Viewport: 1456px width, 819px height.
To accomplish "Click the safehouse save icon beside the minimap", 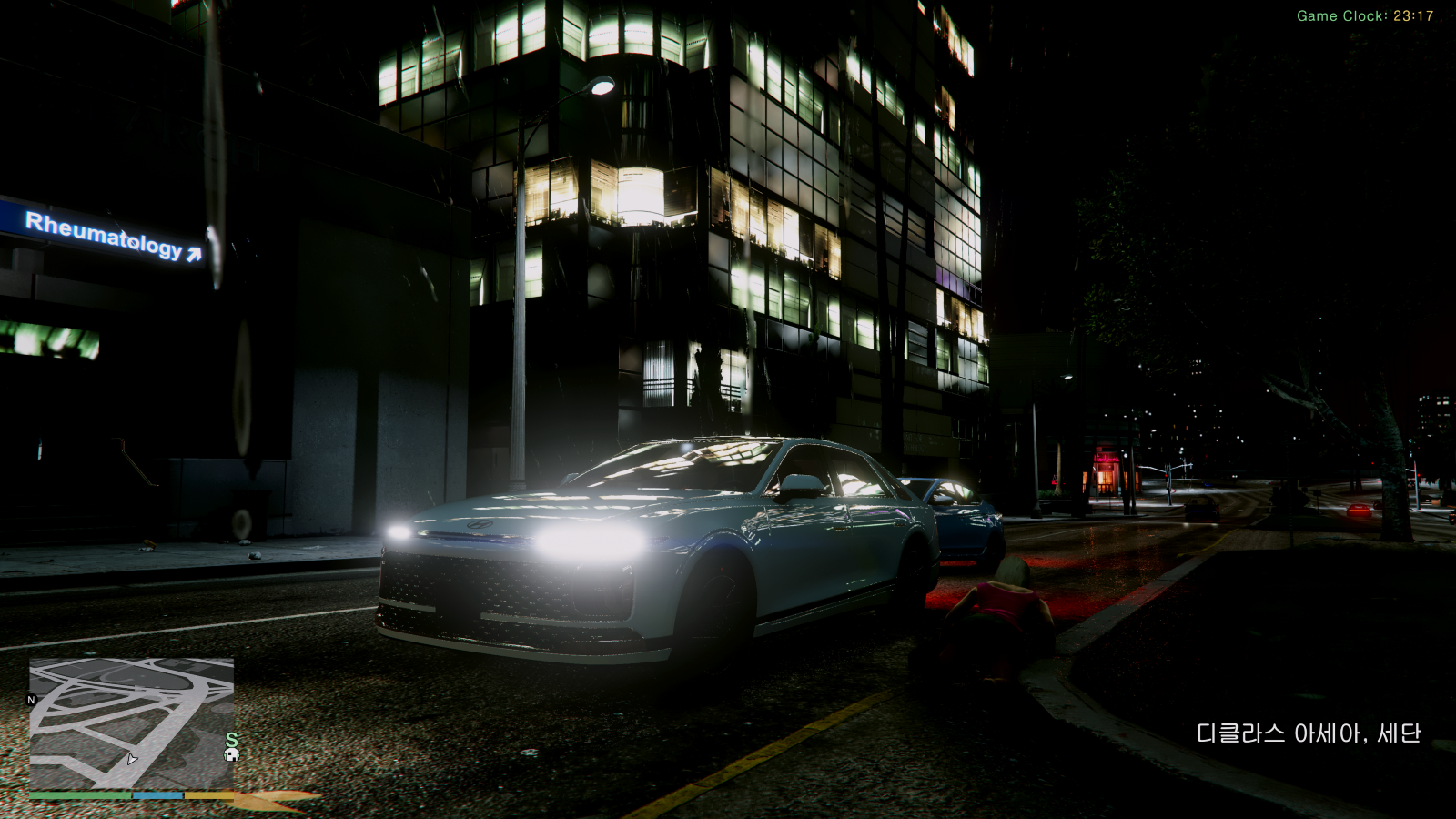I will 231,754.
